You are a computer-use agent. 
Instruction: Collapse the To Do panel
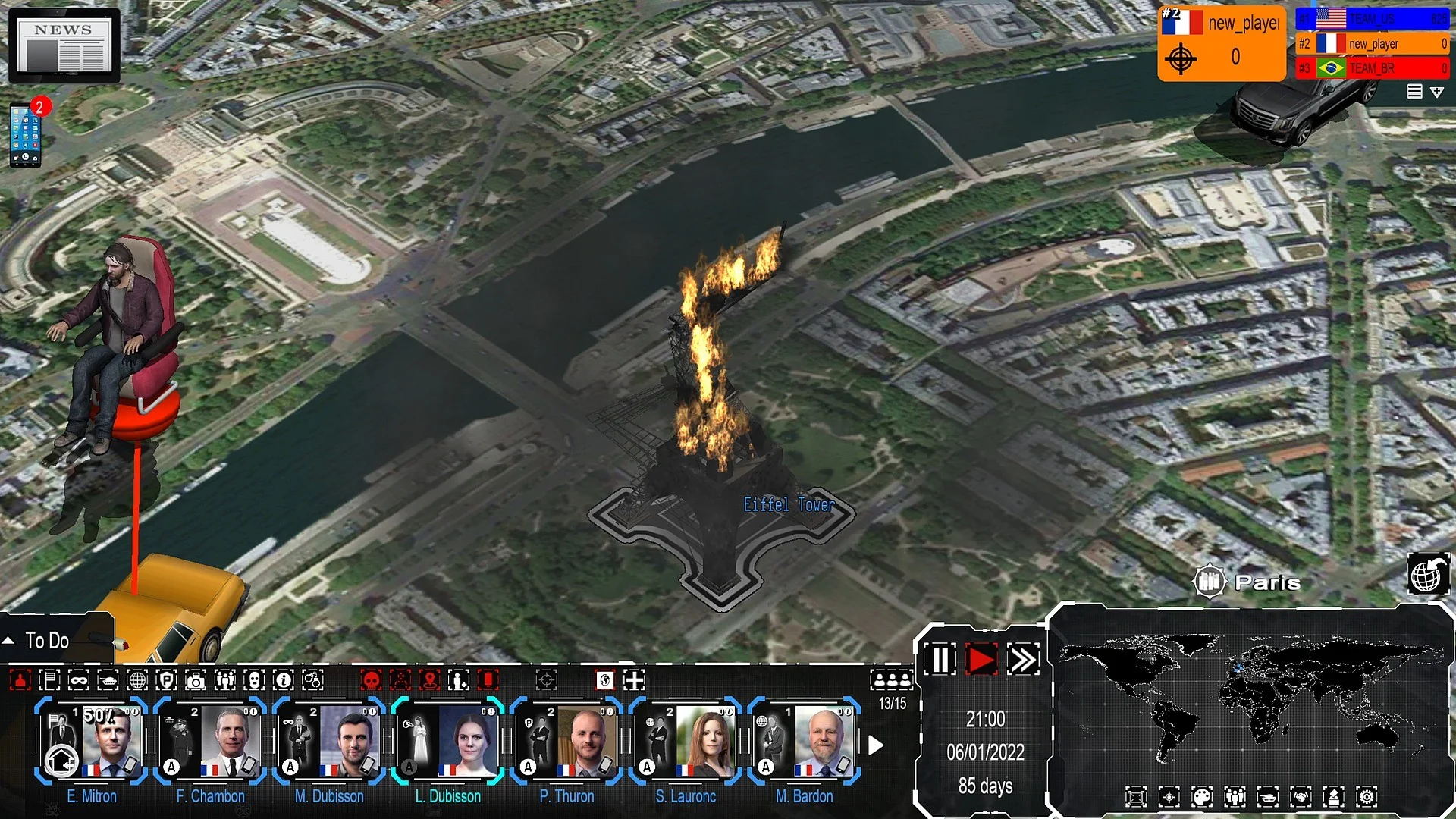(x=8, y=641)
